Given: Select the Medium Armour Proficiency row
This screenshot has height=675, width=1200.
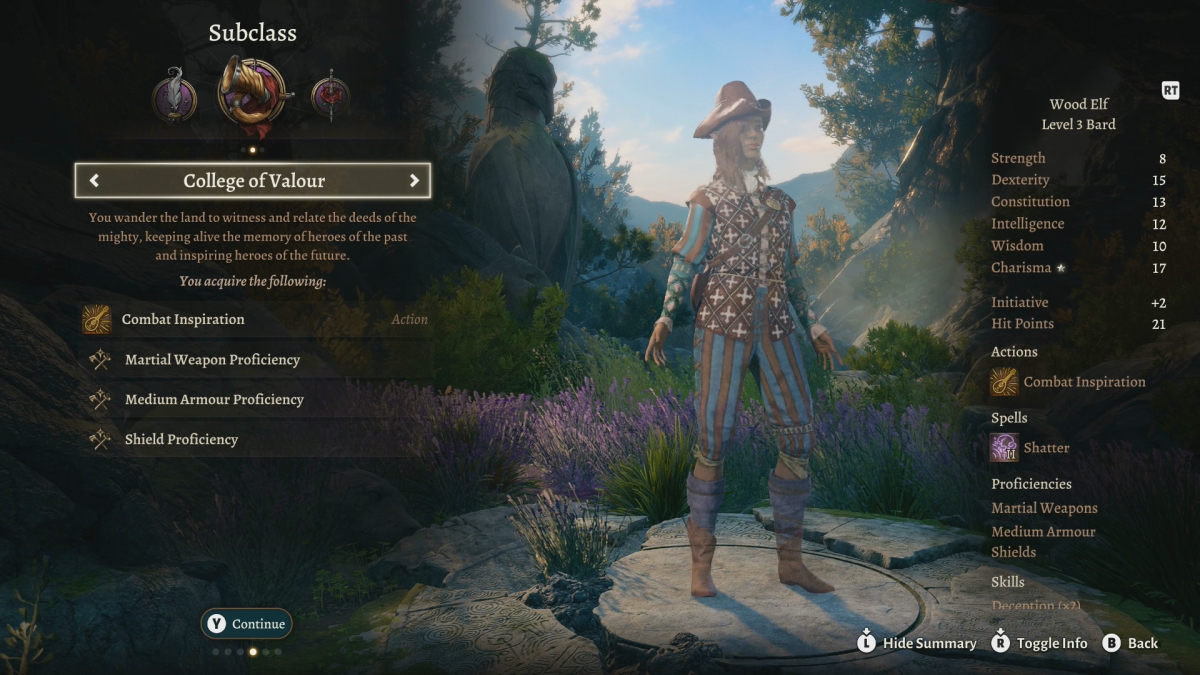Looking at the screenshot, I should click(x=255, y=399).
